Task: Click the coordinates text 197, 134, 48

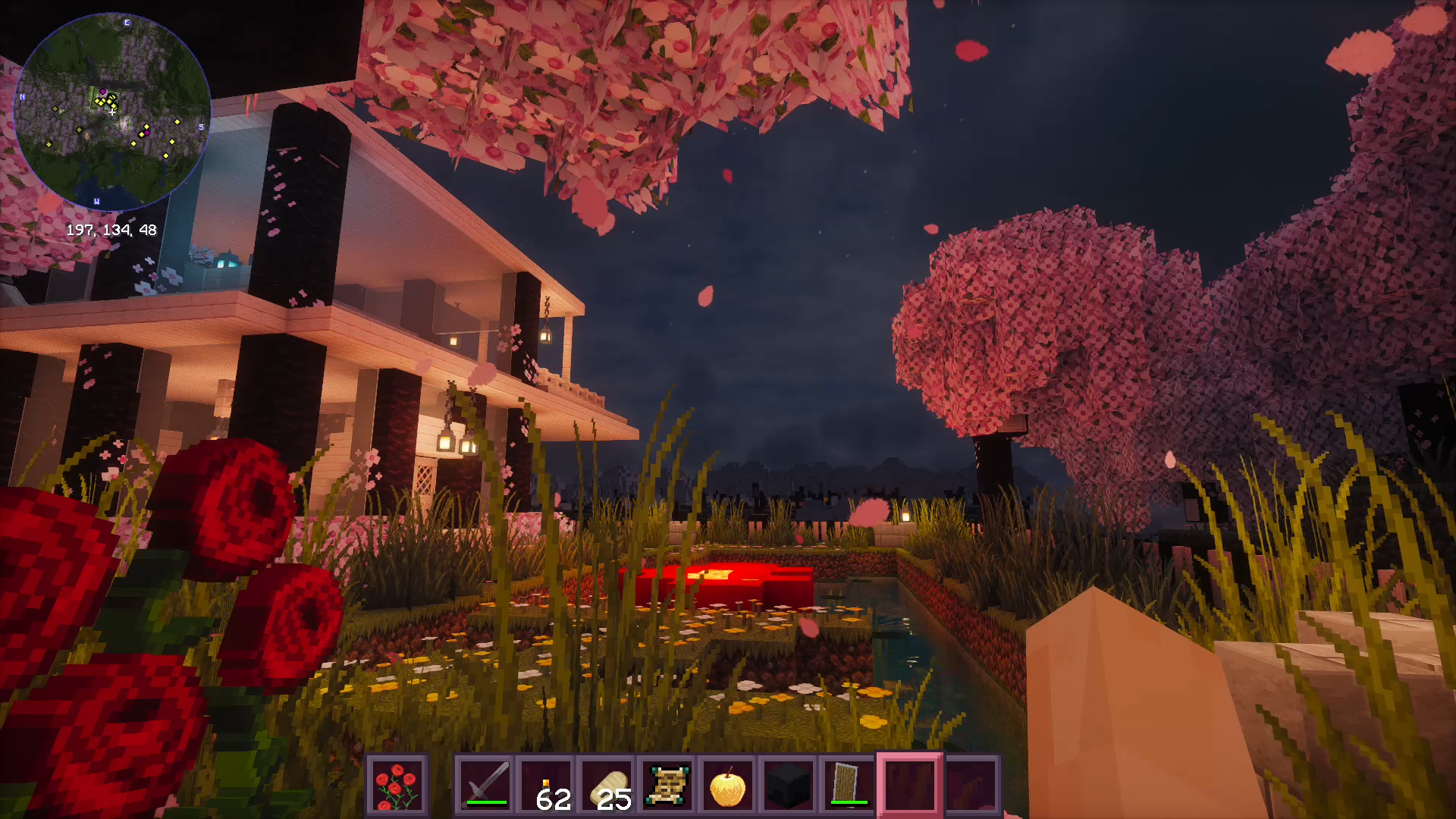Action: click(111, 229)
